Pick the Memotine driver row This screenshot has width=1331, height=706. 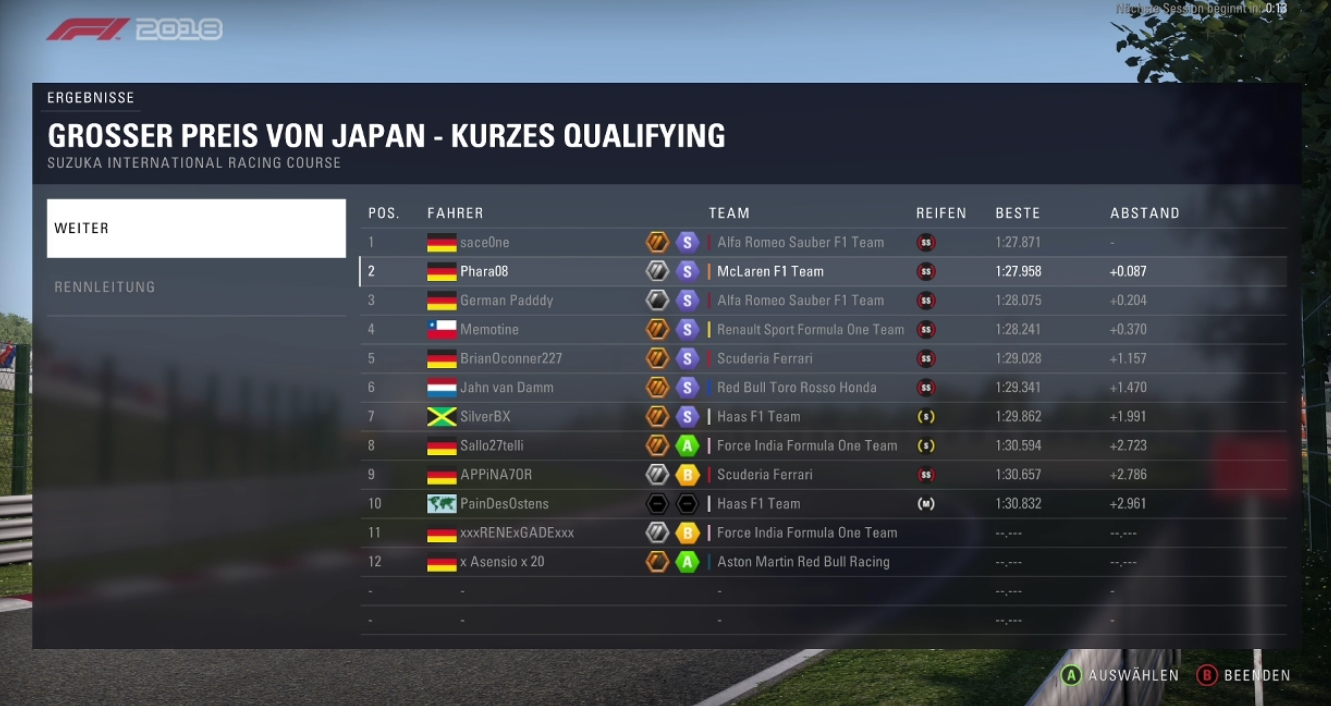tap(822, 329)
